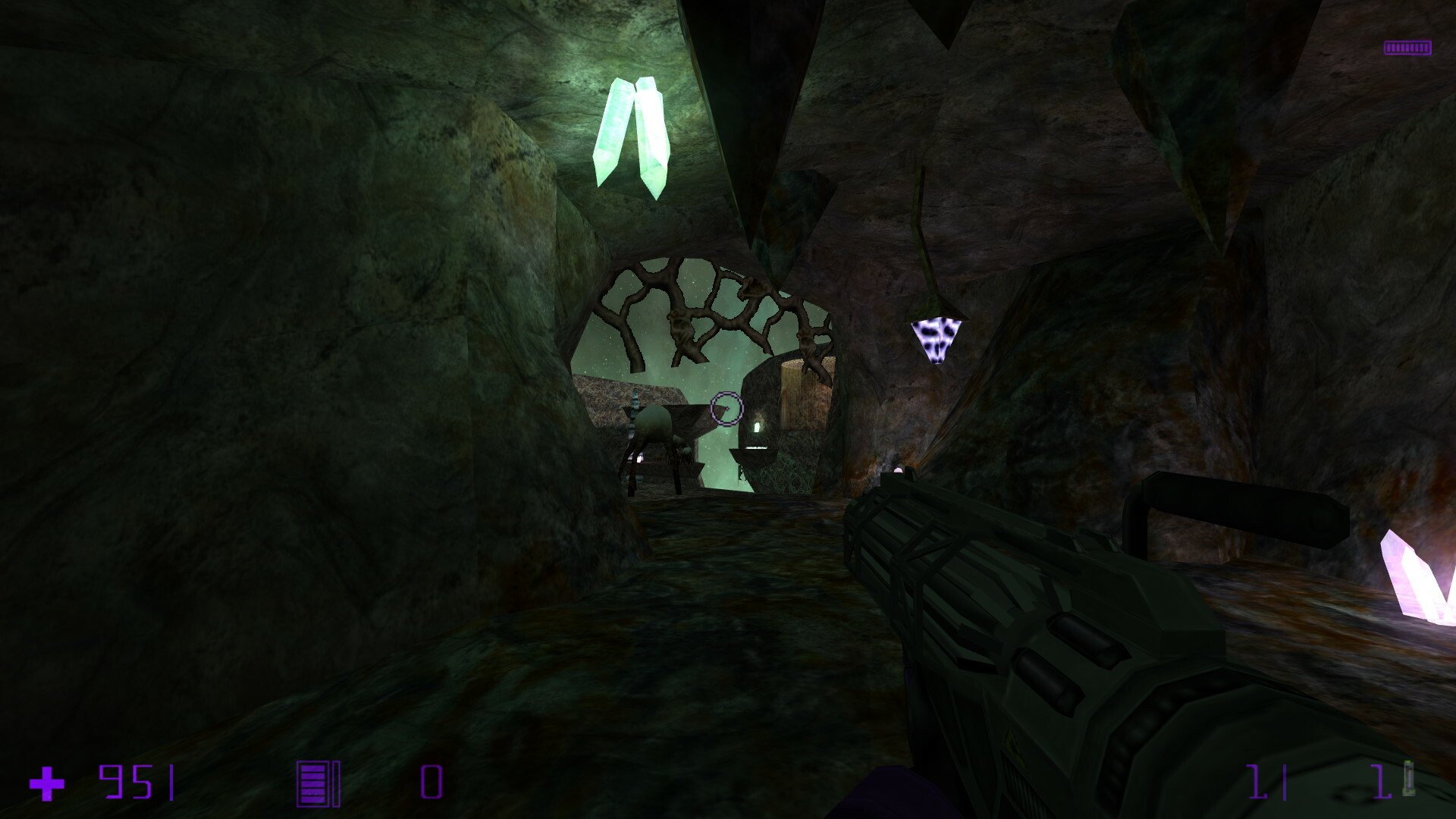Select the ammo type icon
The image size is (1456, 819).
1408,779
